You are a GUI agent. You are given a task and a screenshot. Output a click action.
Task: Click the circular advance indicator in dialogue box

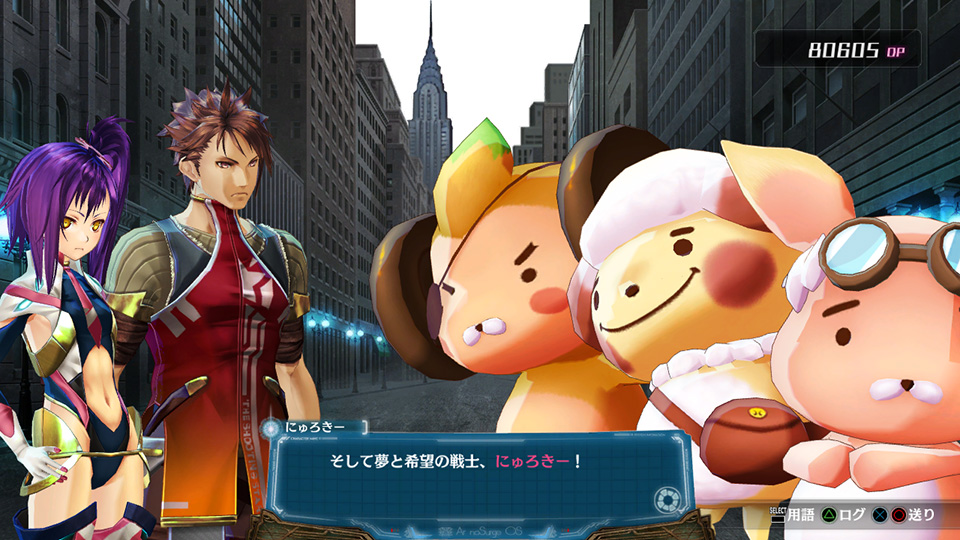pyautogui.click(x=666, y=499)
